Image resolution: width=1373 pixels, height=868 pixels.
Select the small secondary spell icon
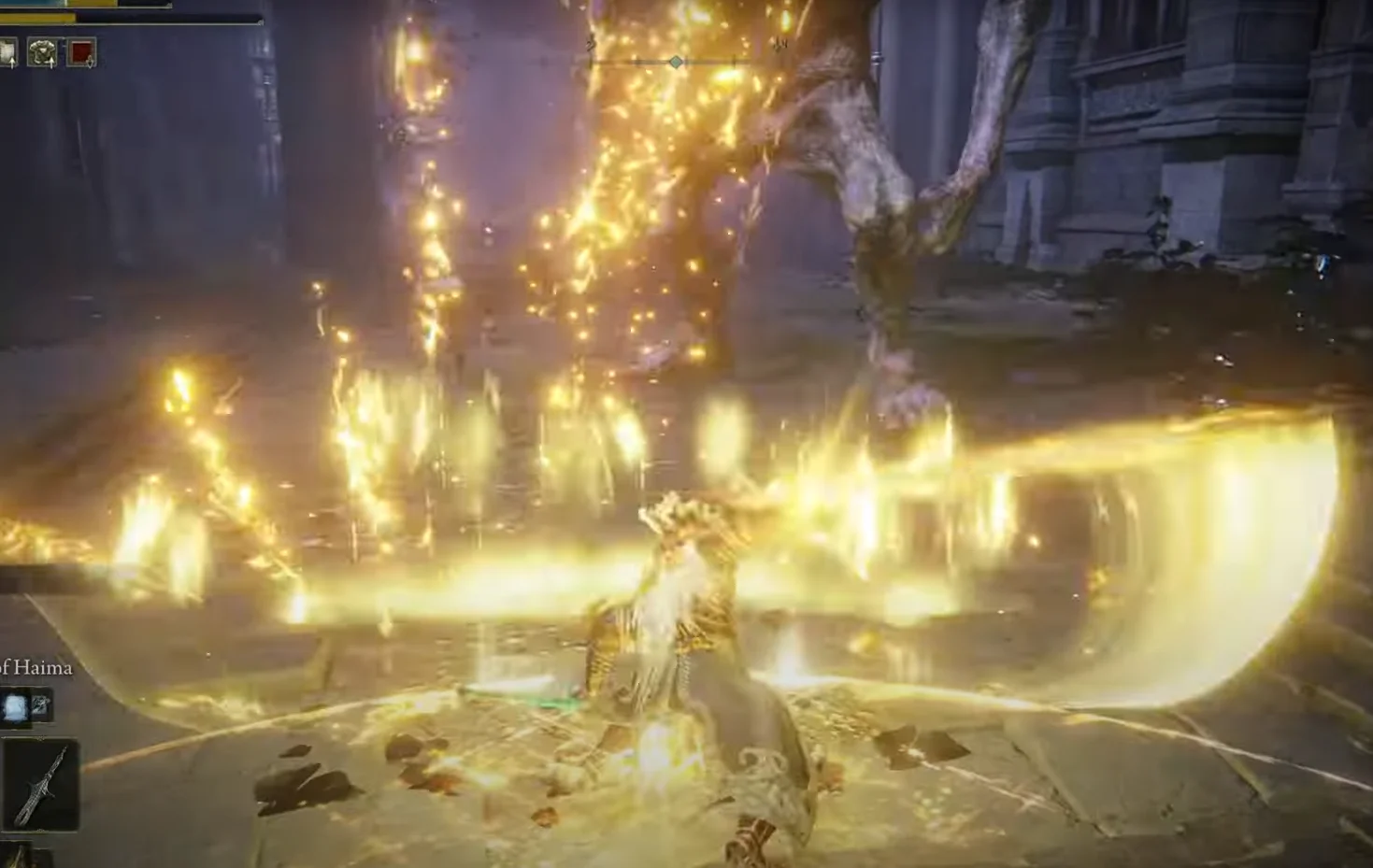coord(41,706)
